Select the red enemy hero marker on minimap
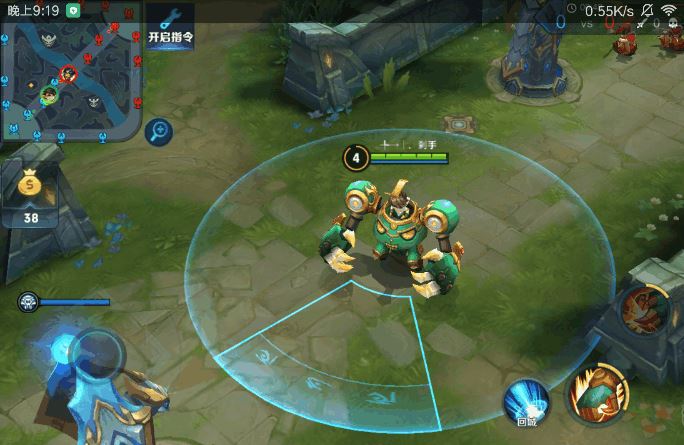The height and width of the screenshot is (445, 684). [68, 73]
